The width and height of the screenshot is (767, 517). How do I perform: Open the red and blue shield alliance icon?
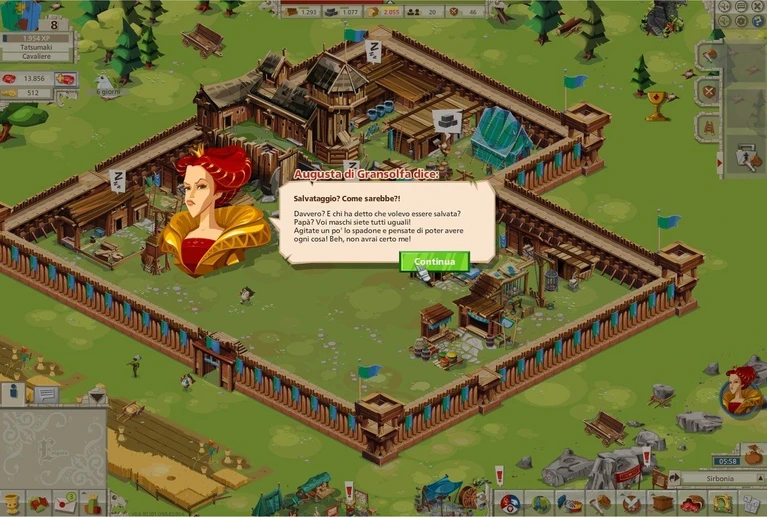click(x=509, y=503)
